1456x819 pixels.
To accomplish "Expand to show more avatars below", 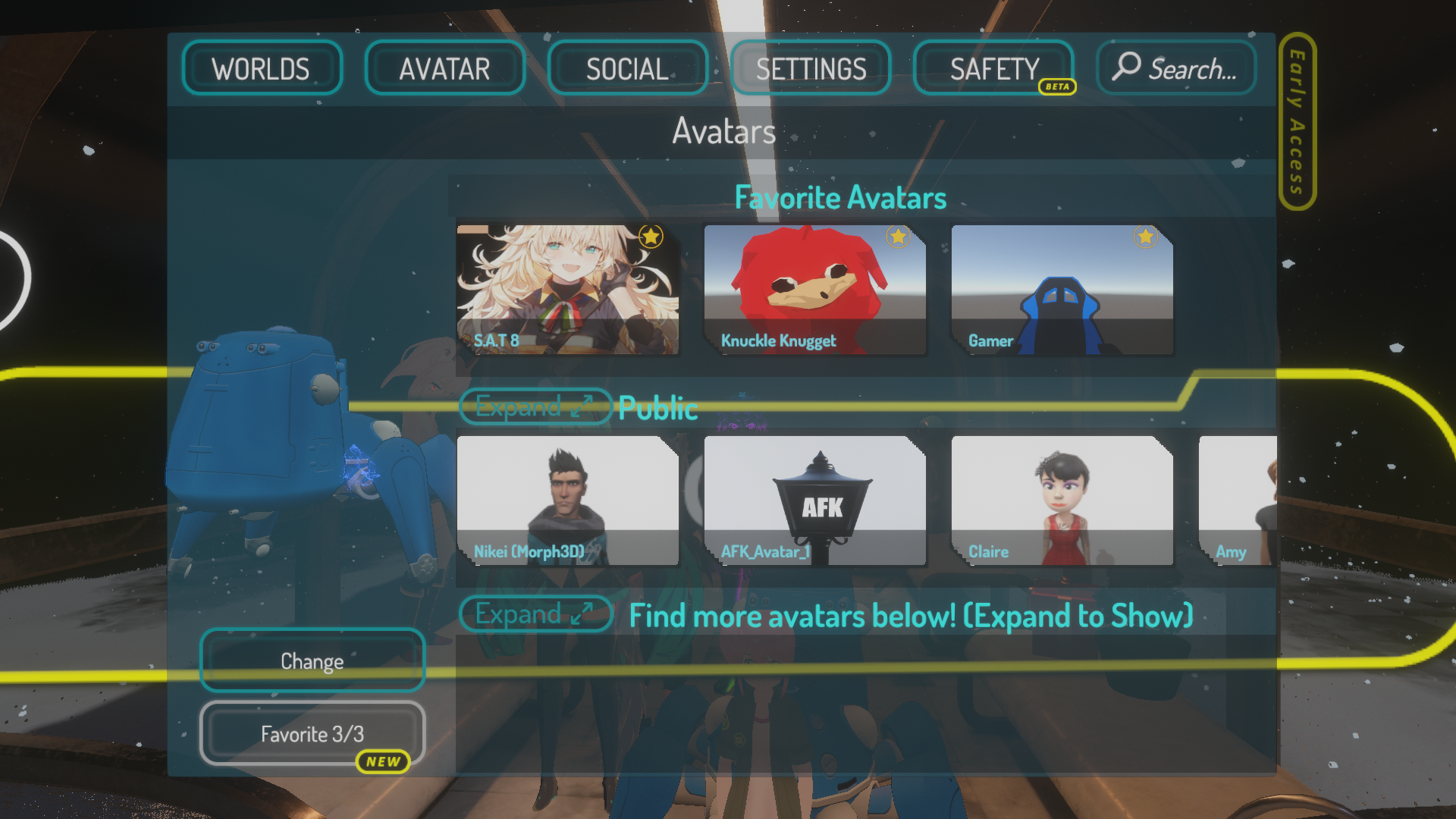I will [x=535, y=614].
